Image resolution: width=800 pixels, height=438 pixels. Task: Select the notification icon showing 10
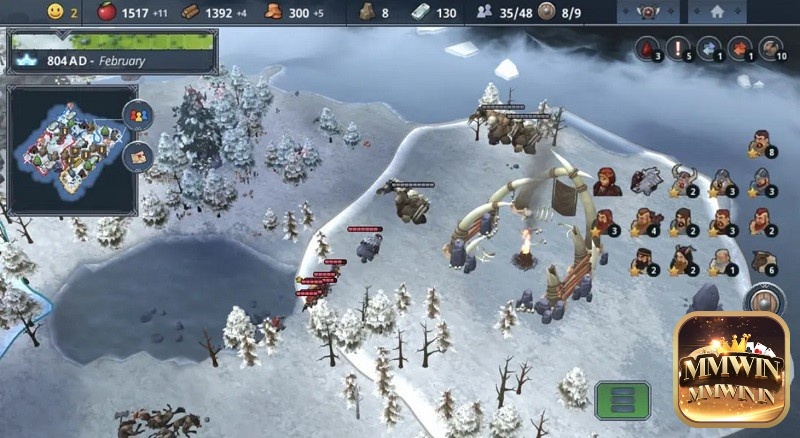pos(769,47)
